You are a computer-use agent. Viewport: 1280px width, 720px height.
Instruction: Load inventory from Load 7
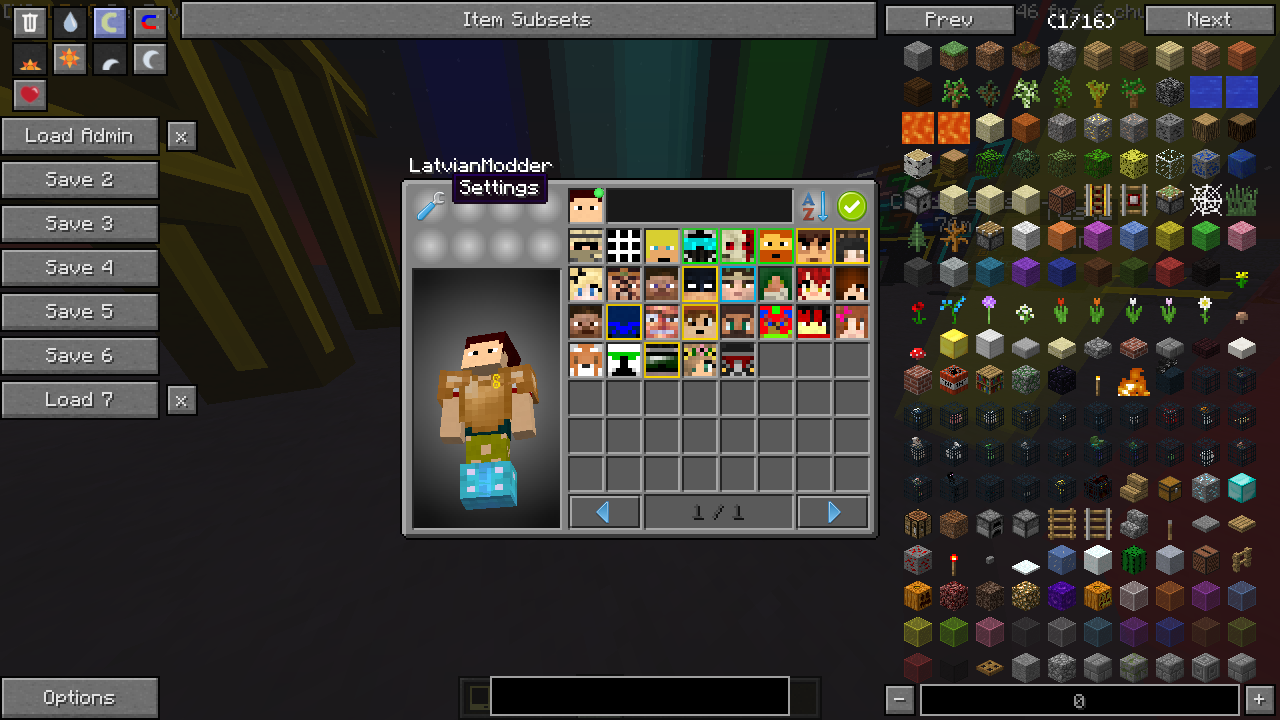coord(80,400)
